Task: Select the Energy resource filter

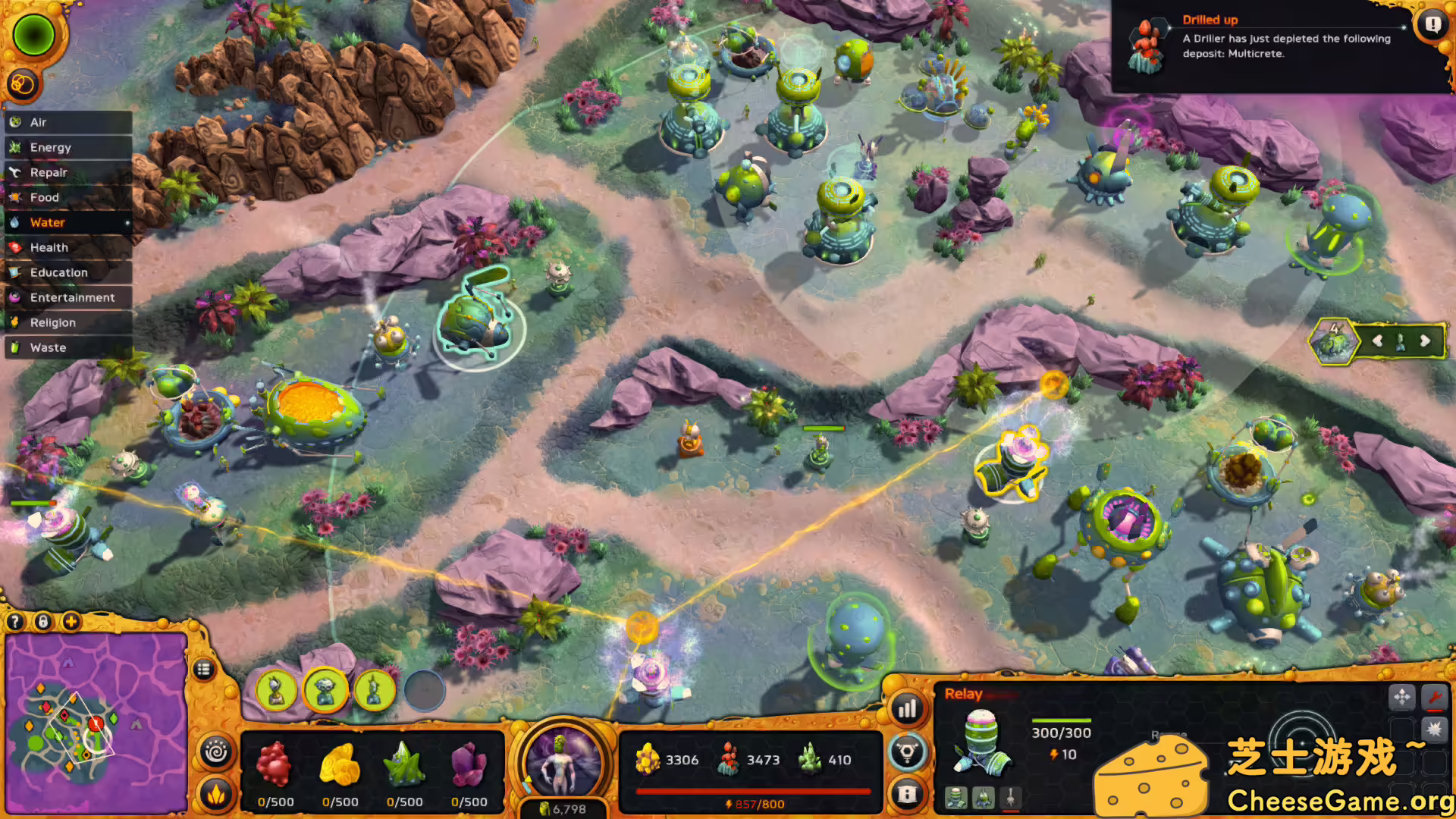Action: (x=51, y=147)
